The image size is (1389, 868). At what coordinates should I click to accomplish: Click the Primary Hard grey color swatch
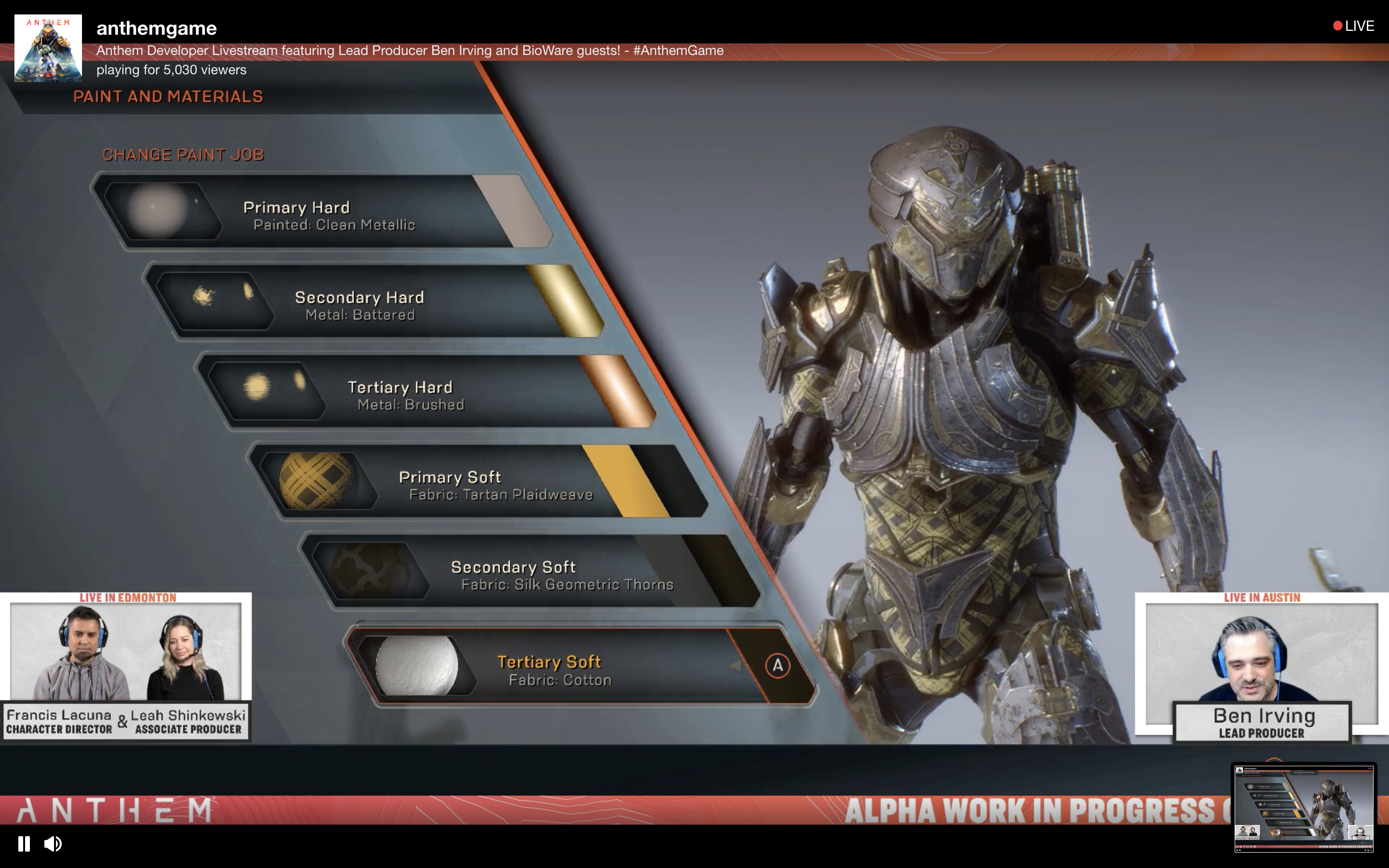(514, 211)
